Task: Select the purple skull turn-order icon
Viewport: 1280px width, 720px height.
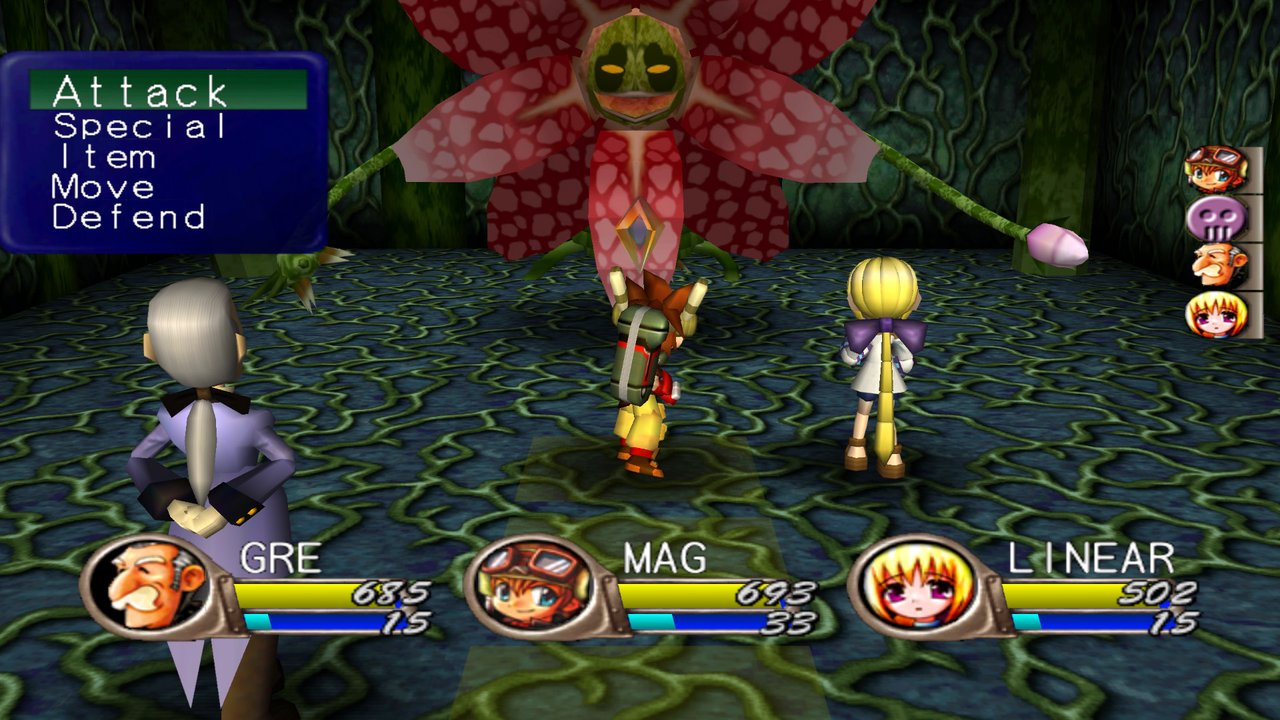Action: (x=1216, y=218)
